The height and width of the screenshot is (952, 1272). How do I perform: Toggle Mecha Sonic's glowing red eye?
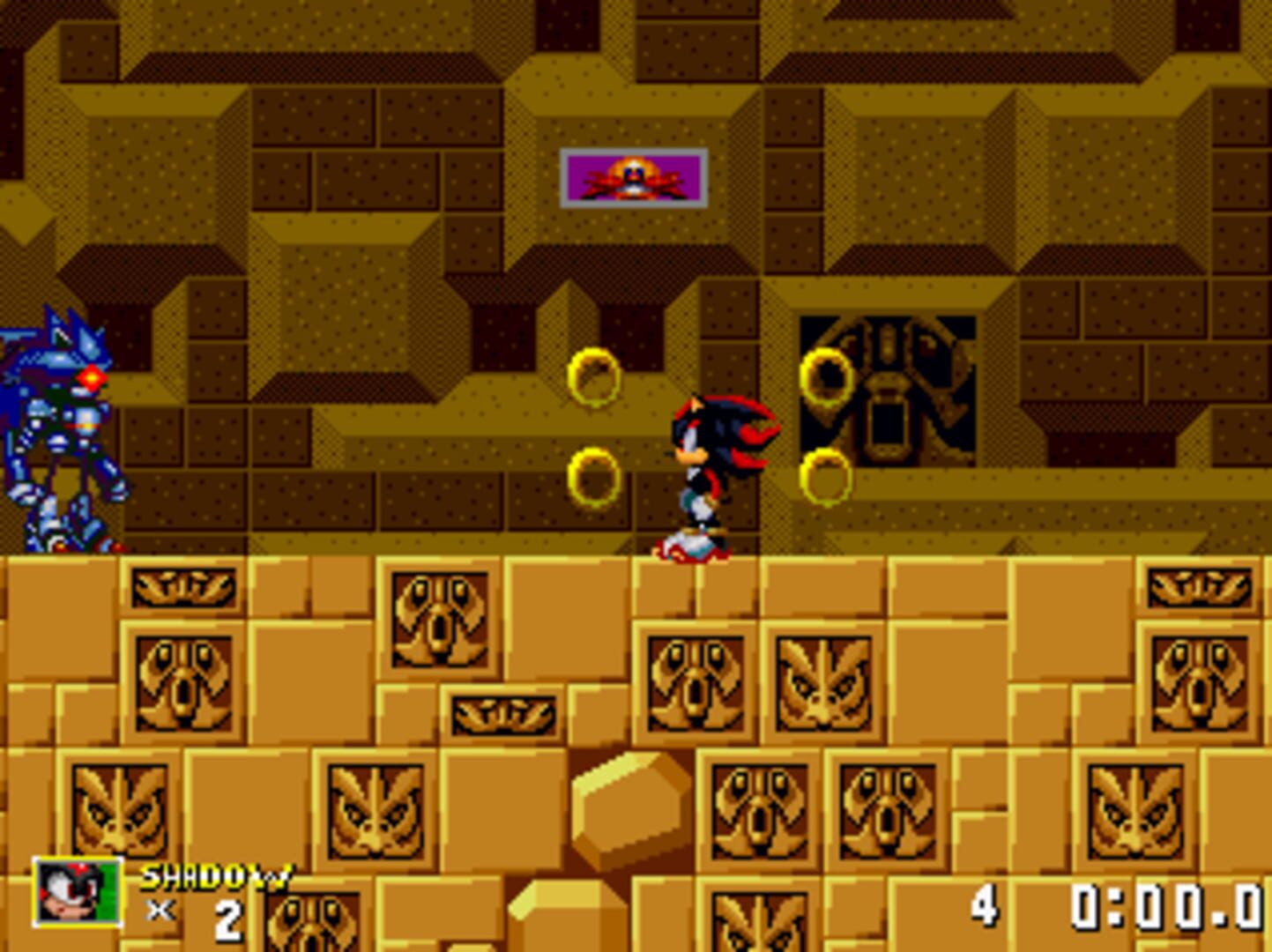(x=91, y=379)
